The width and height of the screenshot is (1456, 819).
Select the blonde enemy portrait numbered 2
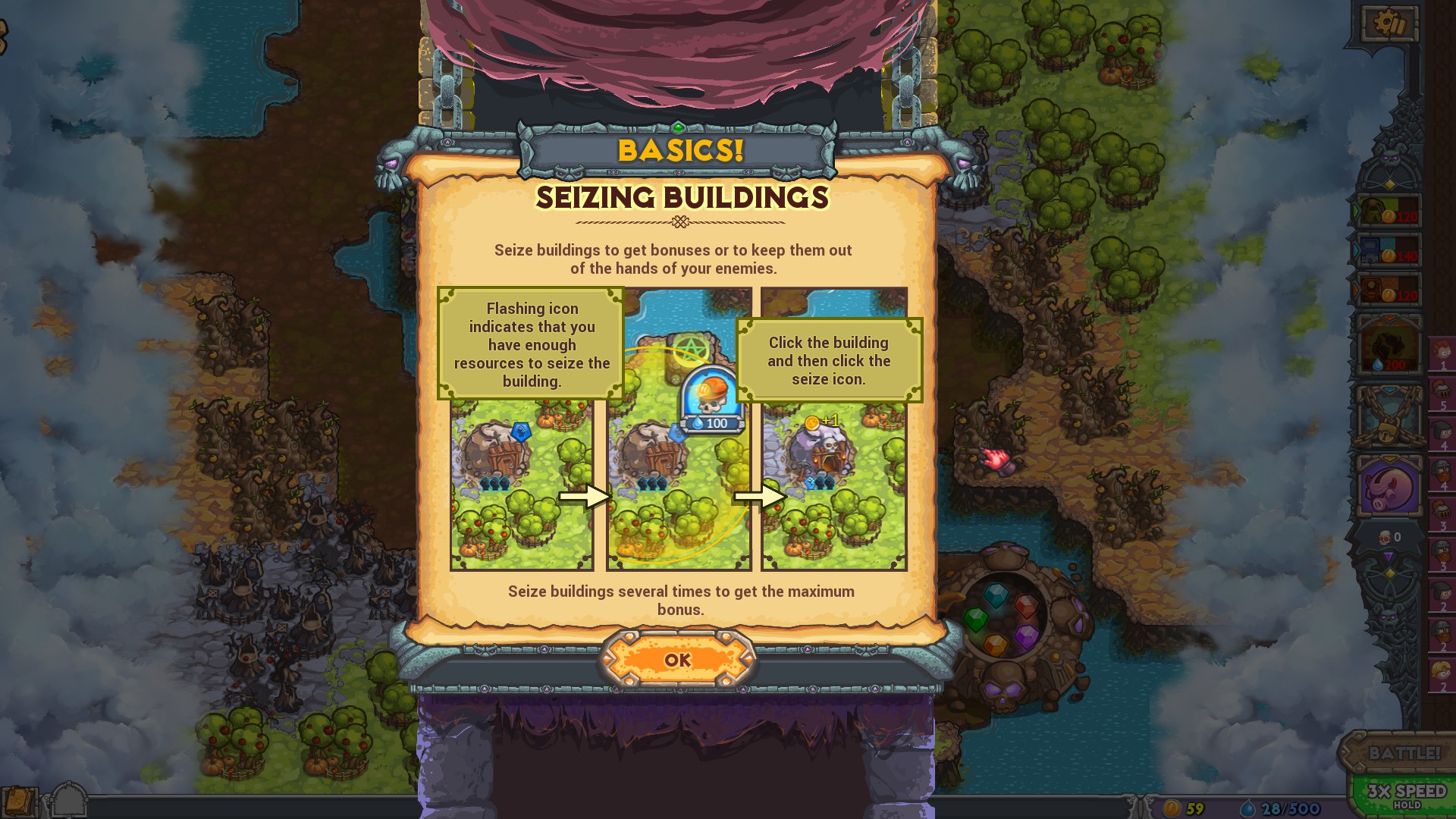point(1442,670)
